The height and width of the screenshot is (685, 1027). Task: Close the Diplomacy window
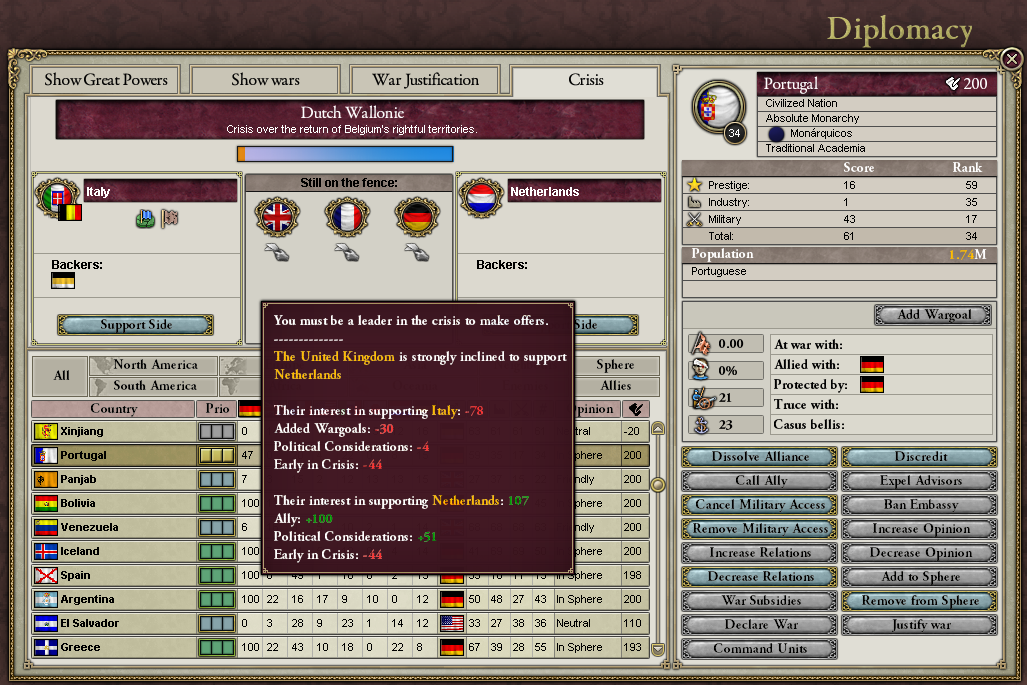click(1011, 58)
